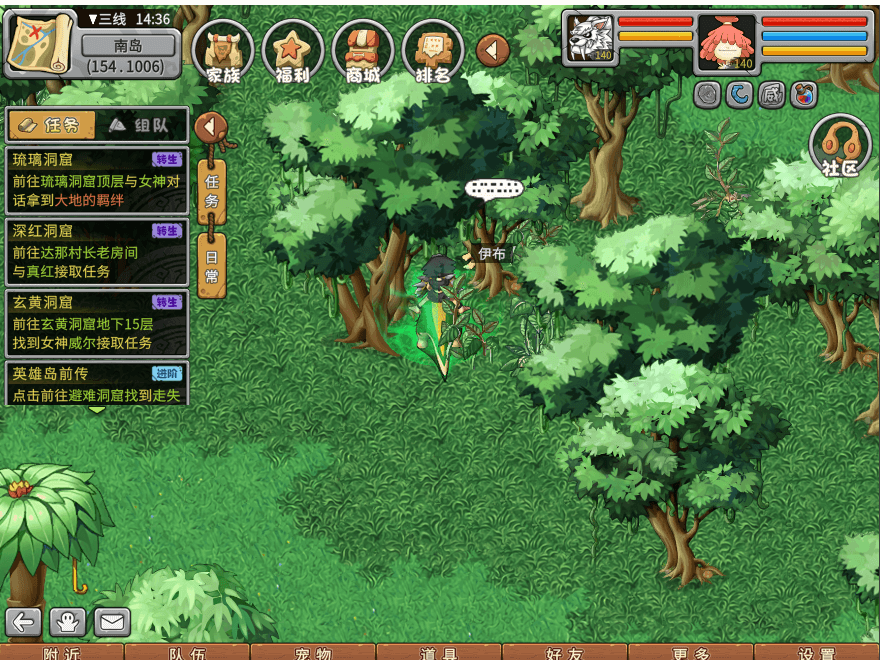Use the potion bottle icon
880x660 pixels.
803,94
